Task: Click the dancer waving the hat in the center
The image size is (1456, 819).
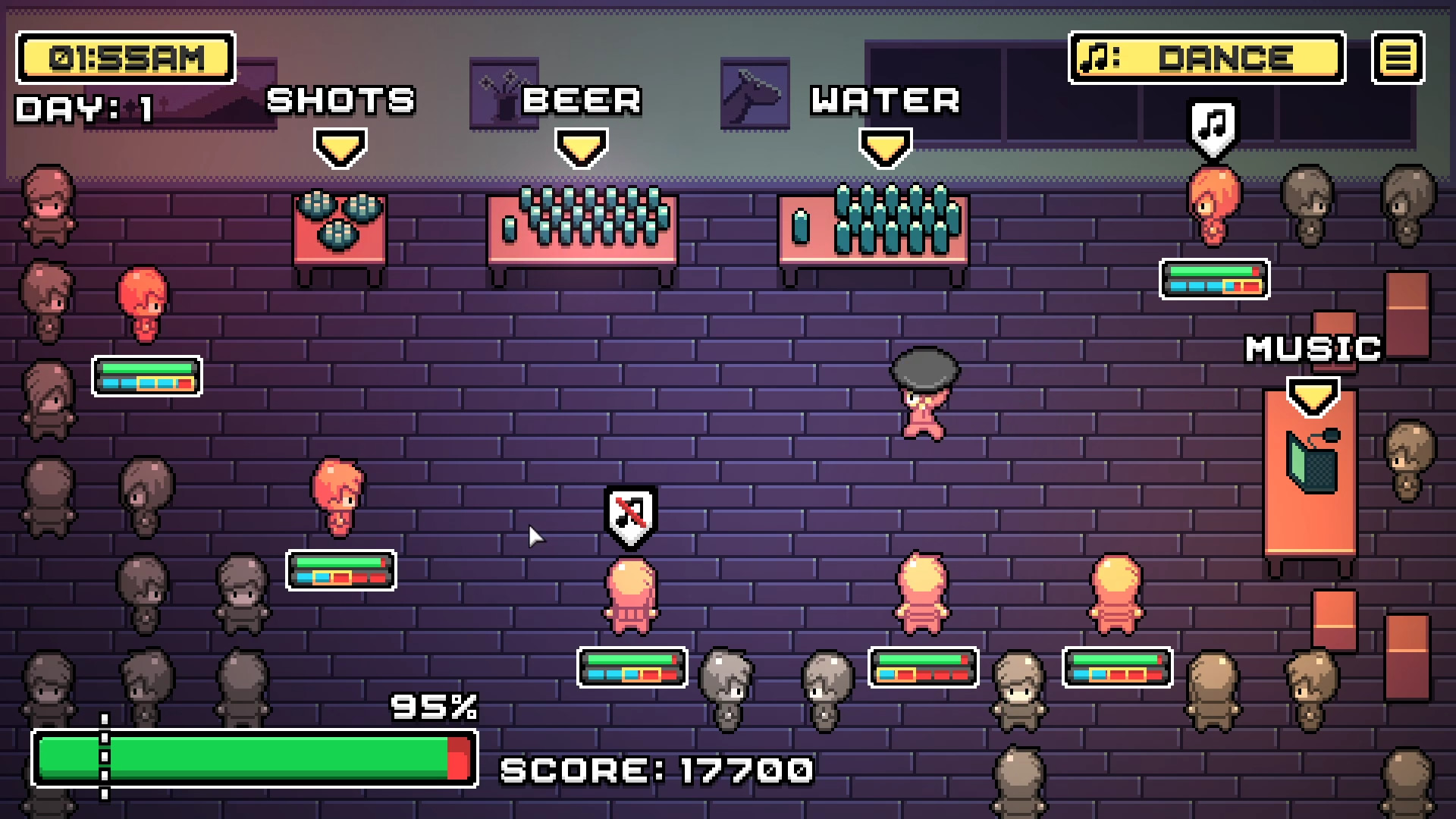Action: [927, 394]
